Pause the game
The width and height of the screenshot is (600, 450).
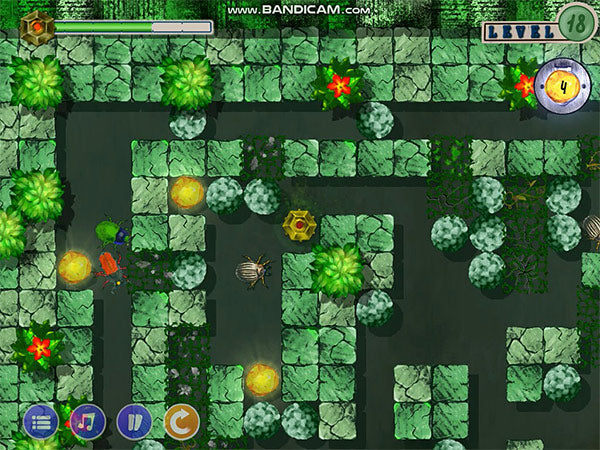coord(134,421)
